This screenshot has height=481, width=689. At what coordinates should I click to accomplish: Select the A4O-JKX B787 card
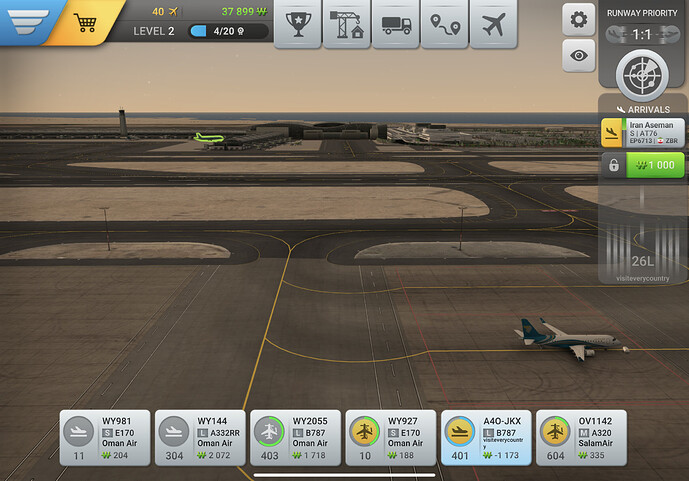click(x=486, y=437)
